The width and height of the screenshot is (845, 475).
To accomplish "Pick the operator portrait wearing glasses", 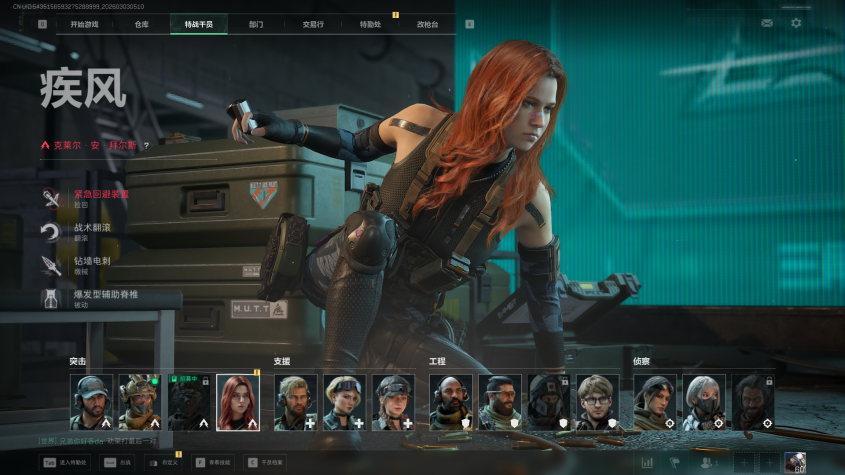I will coord(598,402).
